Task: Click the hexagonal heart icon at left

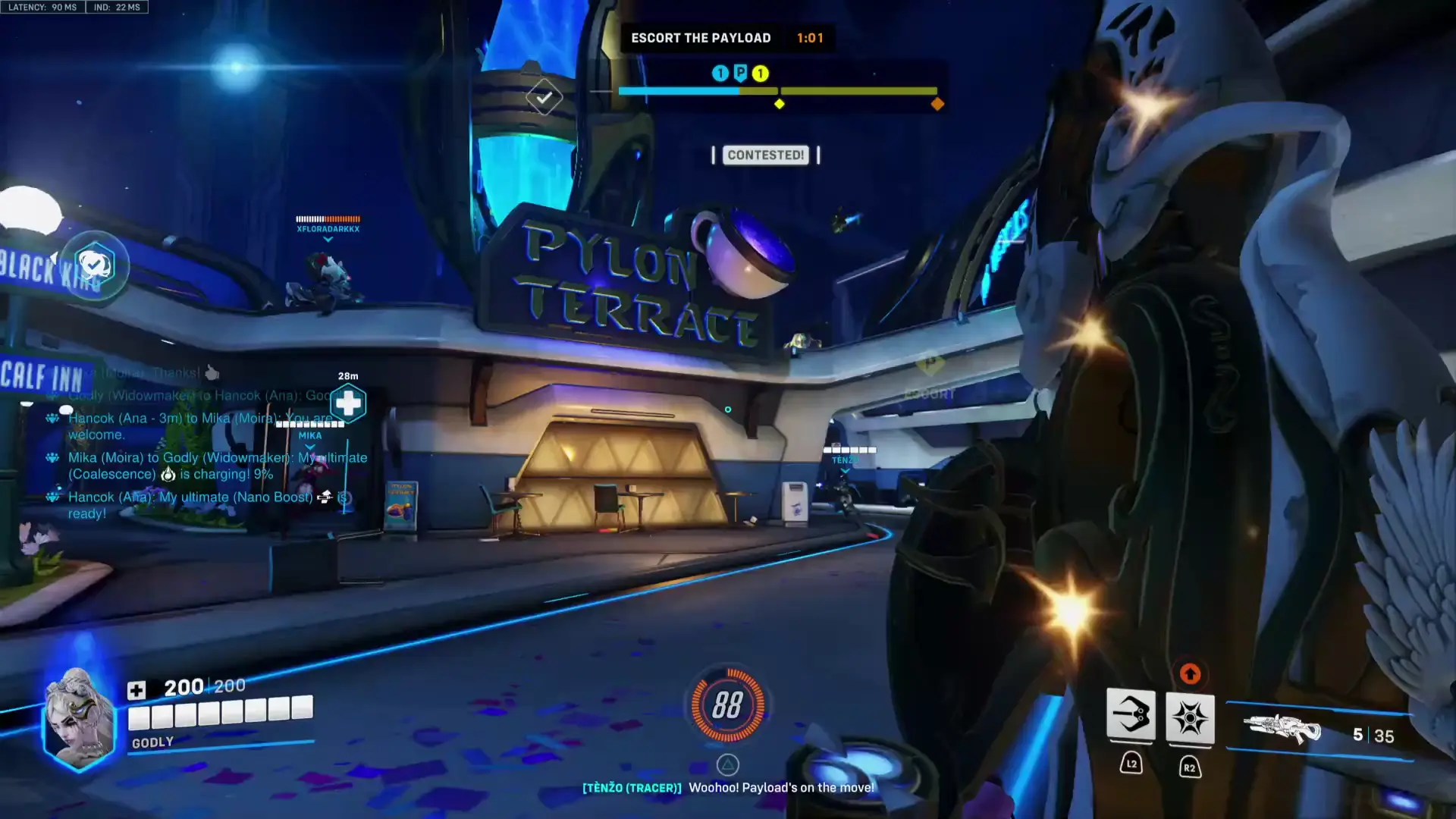Action: click(94, 265)
